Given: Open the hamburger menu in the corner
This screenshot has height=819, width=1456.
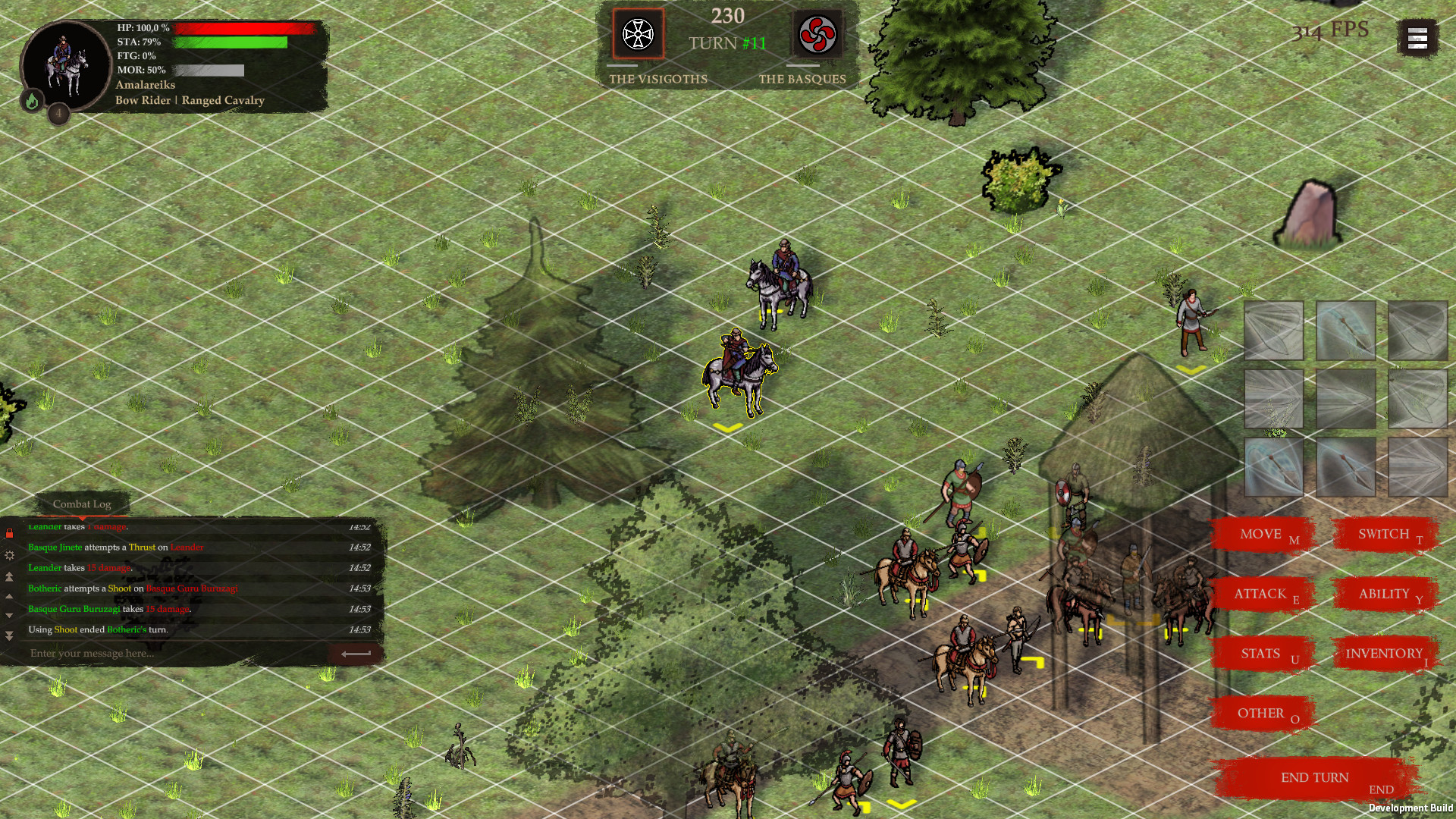Looking at the screenshot, I should 1417,37.
